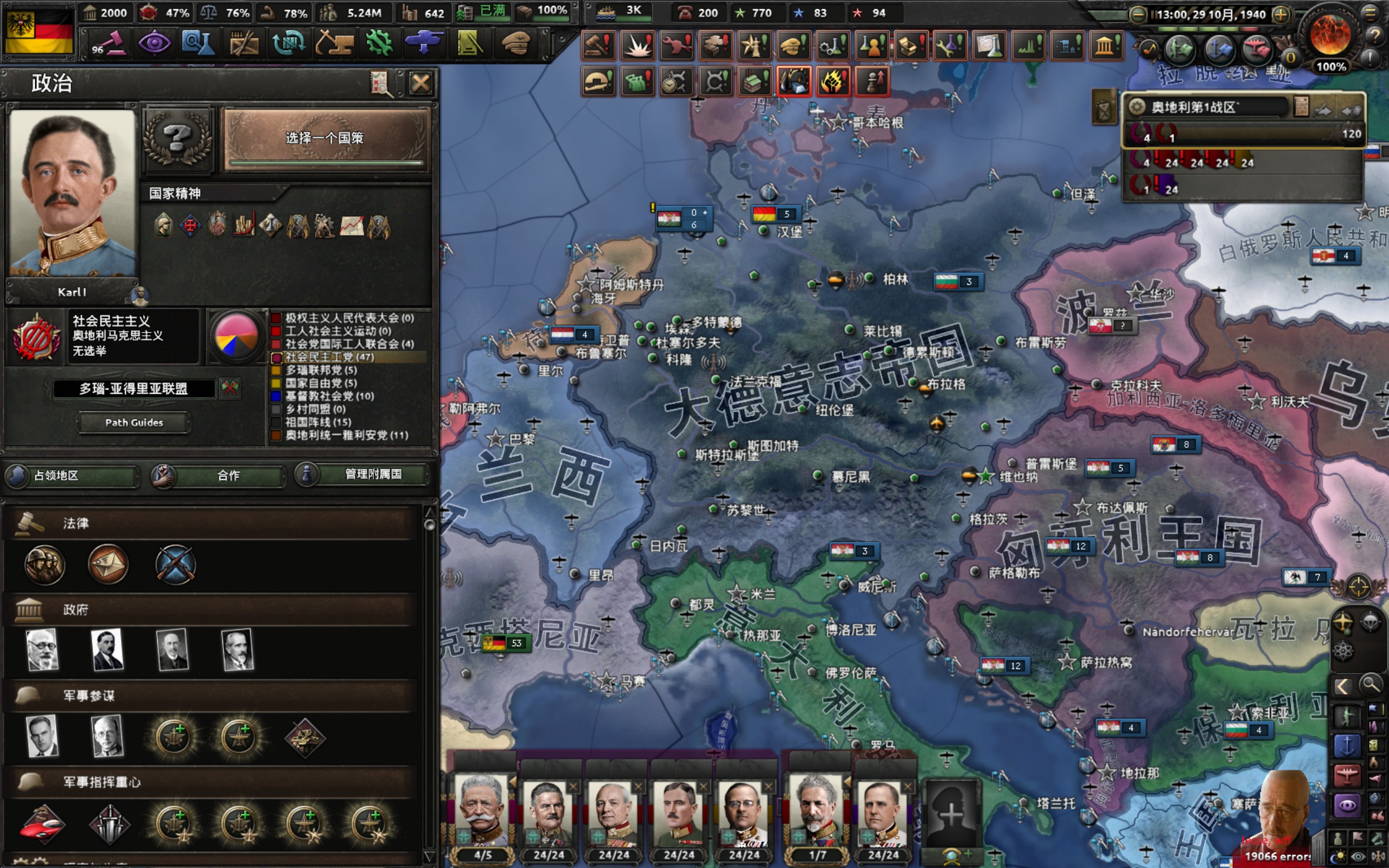Open the air force plane toolbar button
Viewport: 1389px width, 868px height.
(x=424, y=43)
